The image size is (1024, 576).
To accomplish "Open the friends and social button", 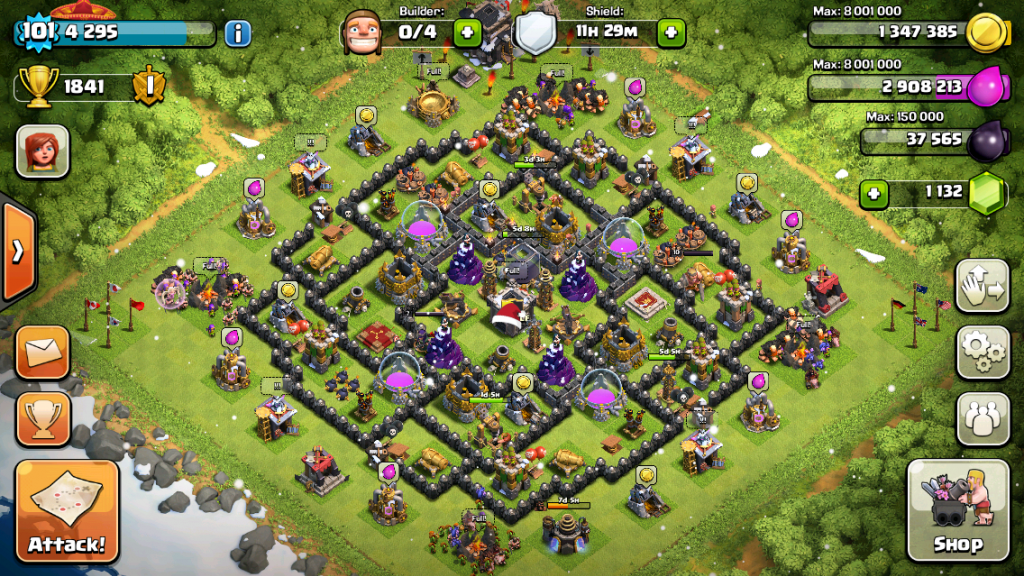I will click(x=982, y=417).
